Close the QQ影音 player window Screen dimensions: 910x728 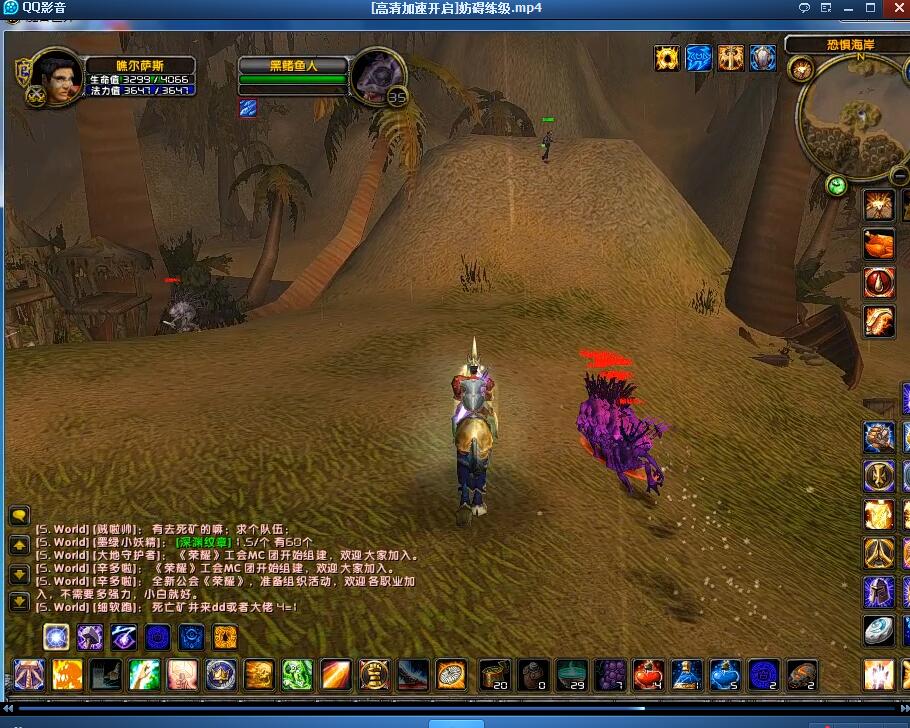click(894, 8)
